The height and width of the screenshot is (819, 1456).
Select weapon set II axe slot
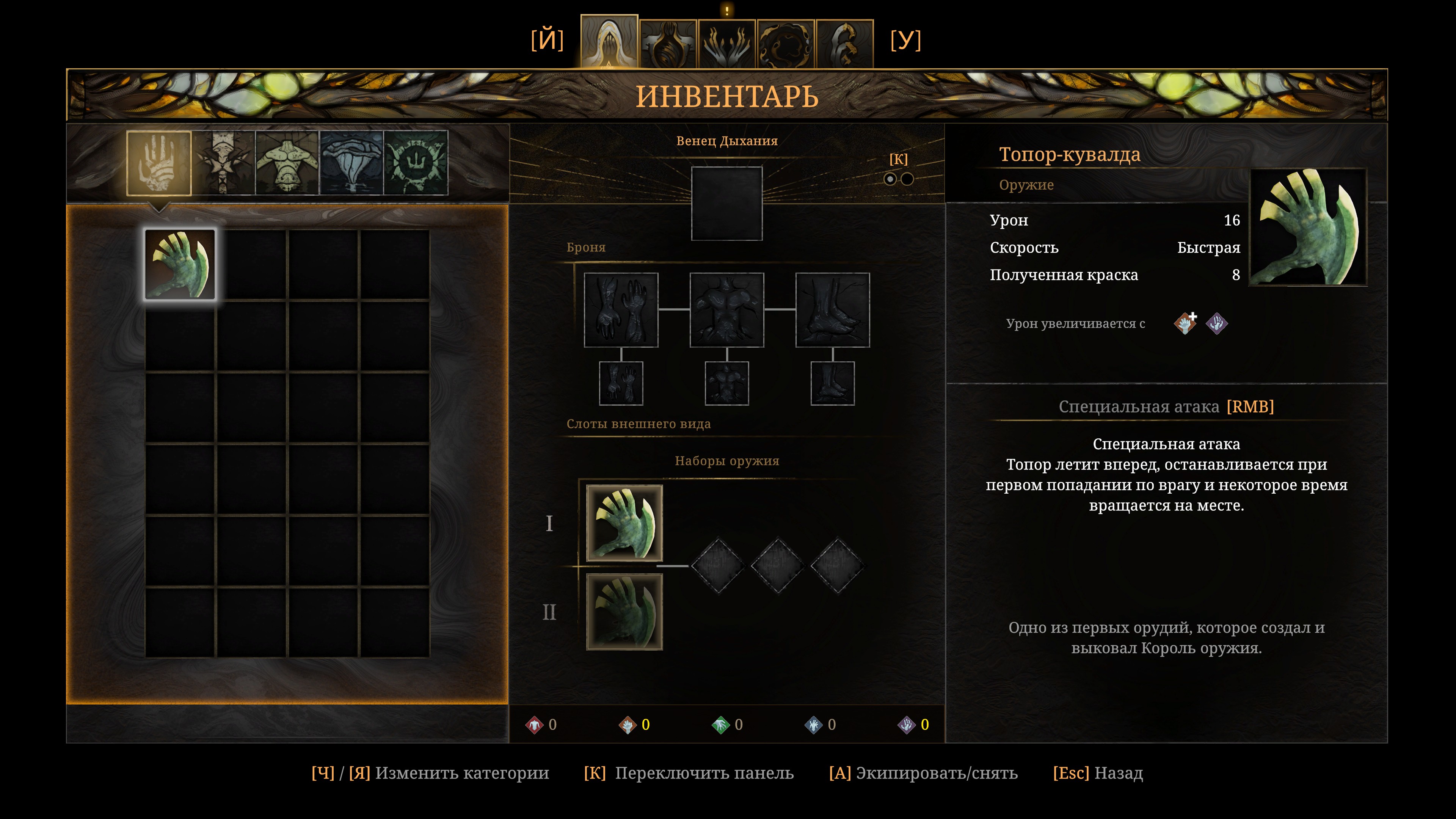[624, 612]
